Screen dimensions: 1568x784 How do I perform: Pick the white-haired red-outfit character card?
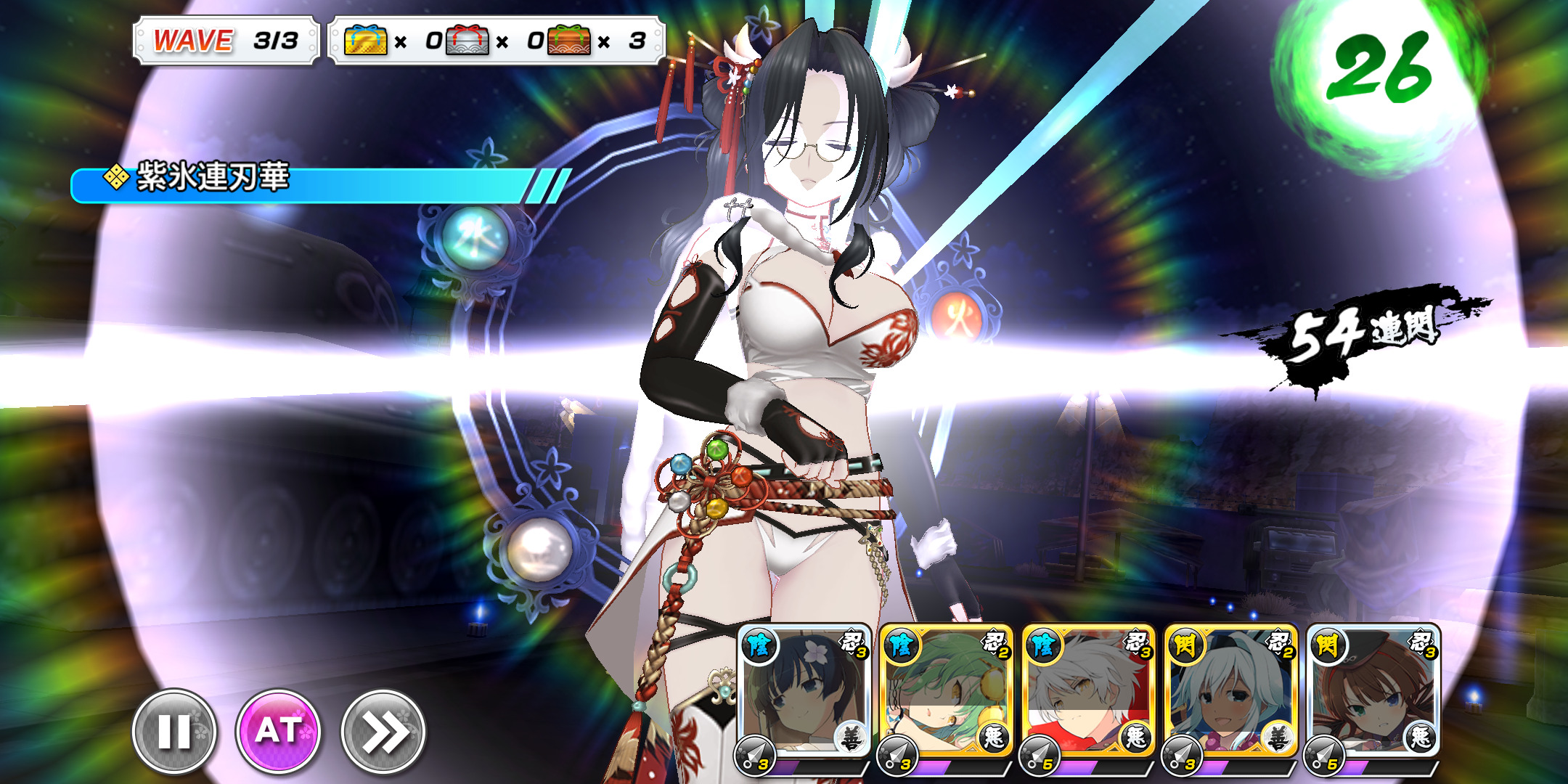1088,693
